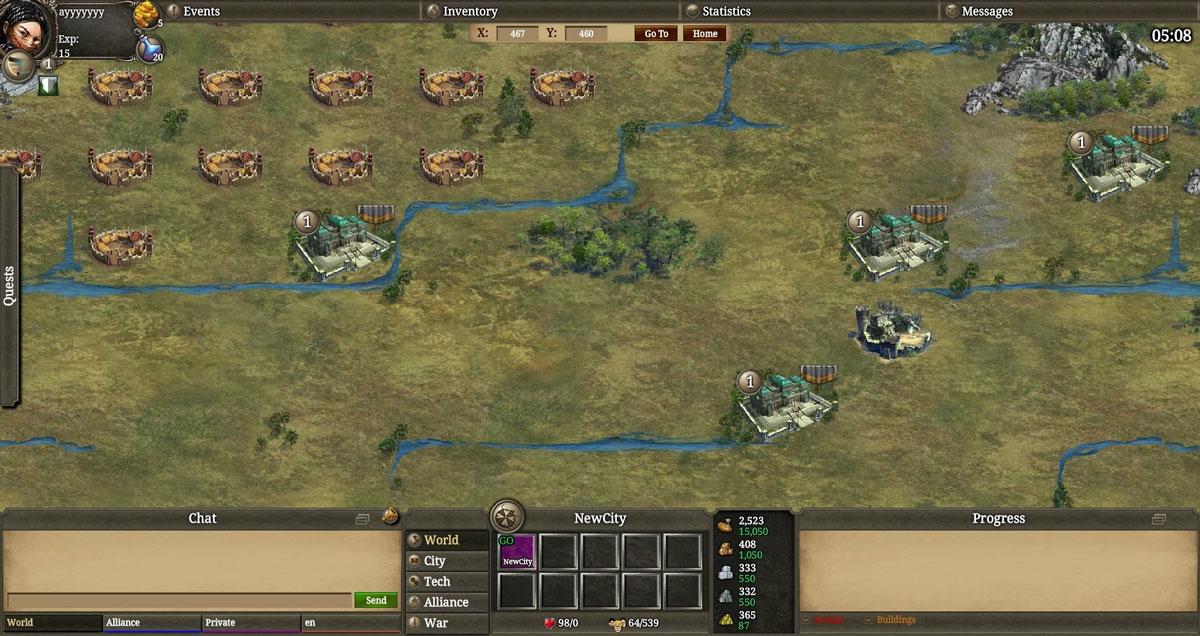Click the player portrait avatar
This screenshot has height=636, width=1200.
tap(24, 27)
